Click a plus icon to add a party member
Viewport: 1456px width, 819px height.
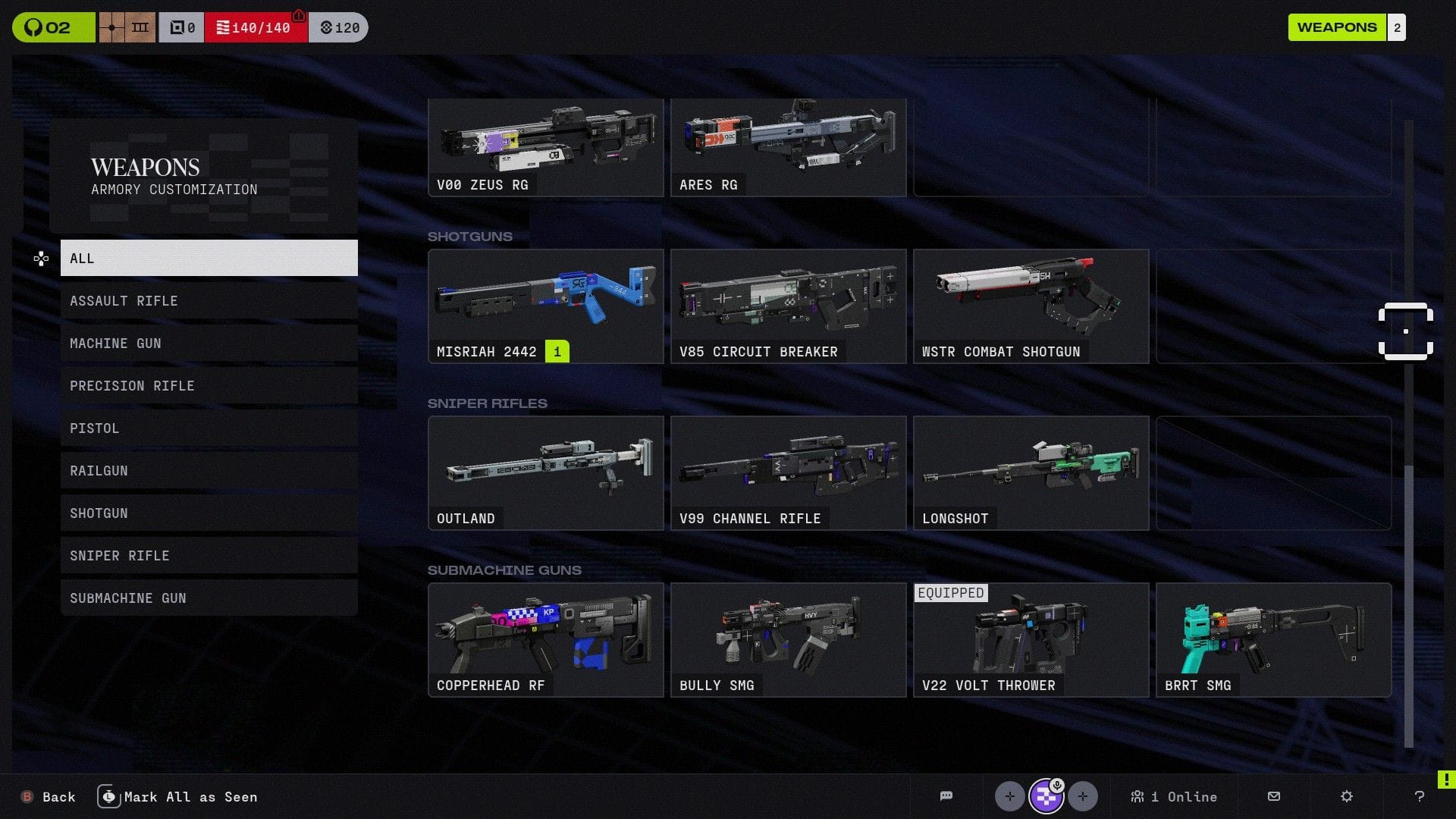click(x=1009, y=796)
